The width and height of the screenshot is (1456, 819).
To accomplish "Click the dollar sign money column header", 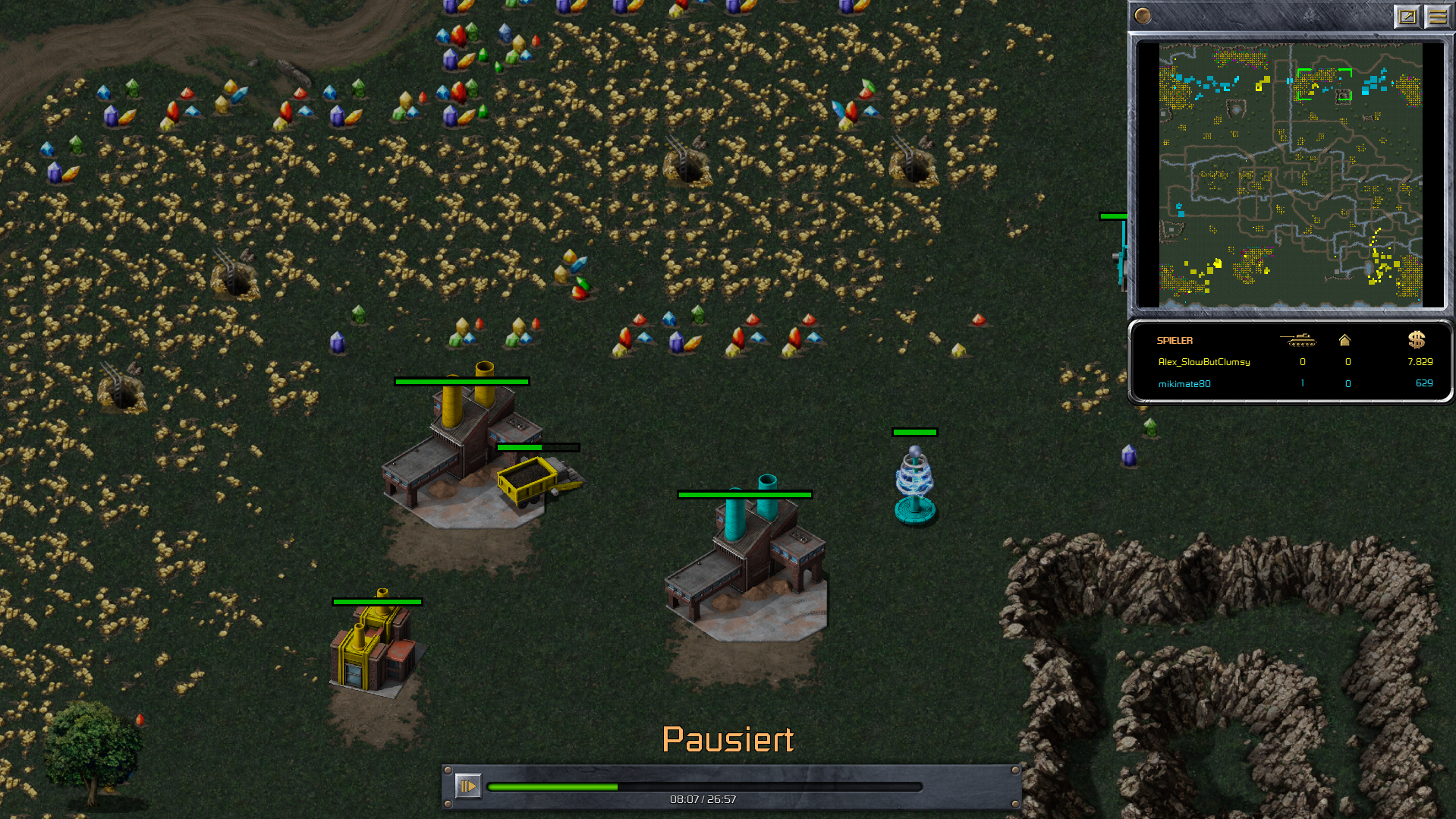I will click(1416, 339).
